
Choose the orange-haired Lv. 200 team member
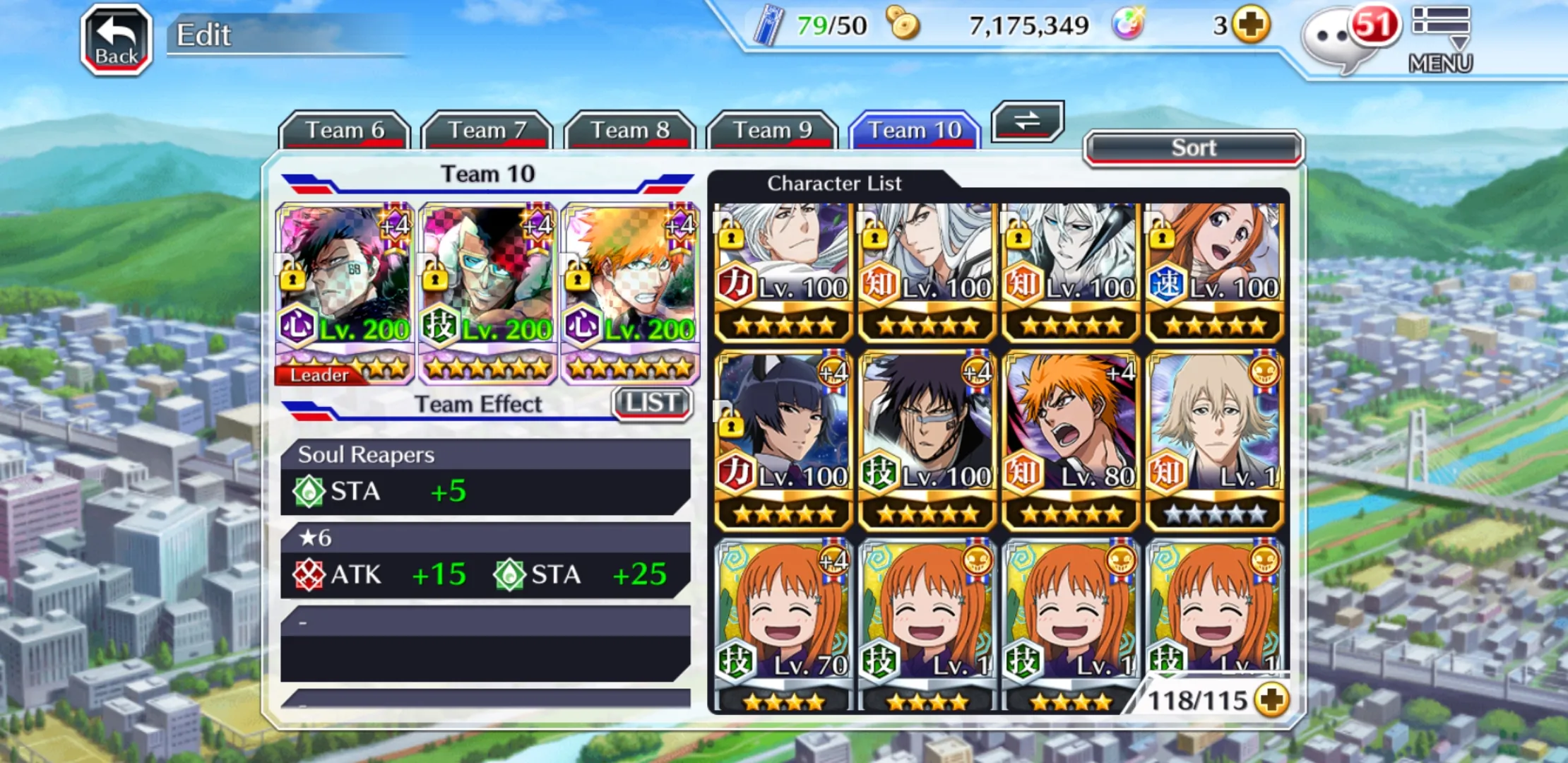[630, 293]
